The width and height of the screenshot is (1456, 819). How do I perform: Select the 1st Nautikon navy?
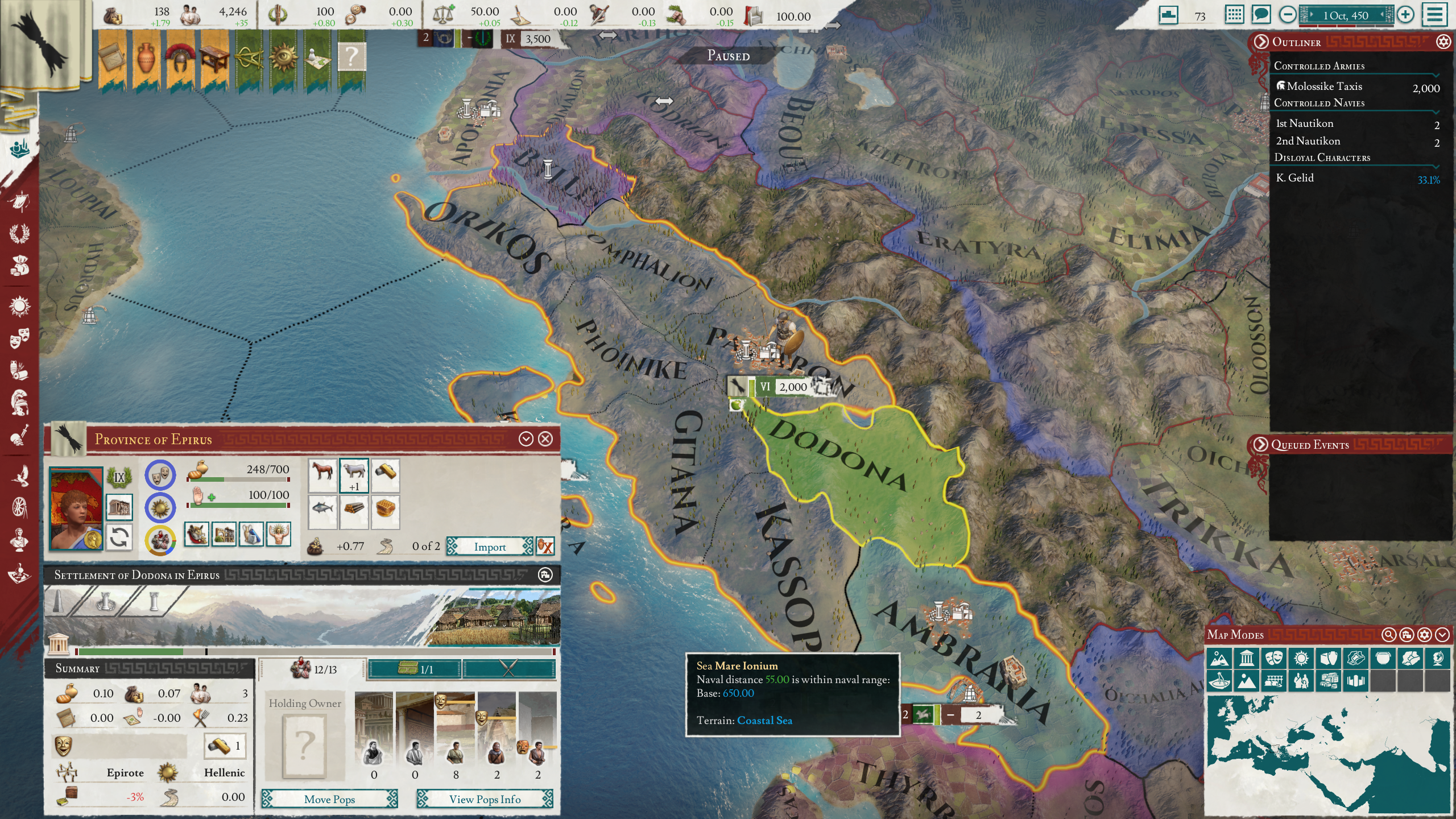point(1305,123)
